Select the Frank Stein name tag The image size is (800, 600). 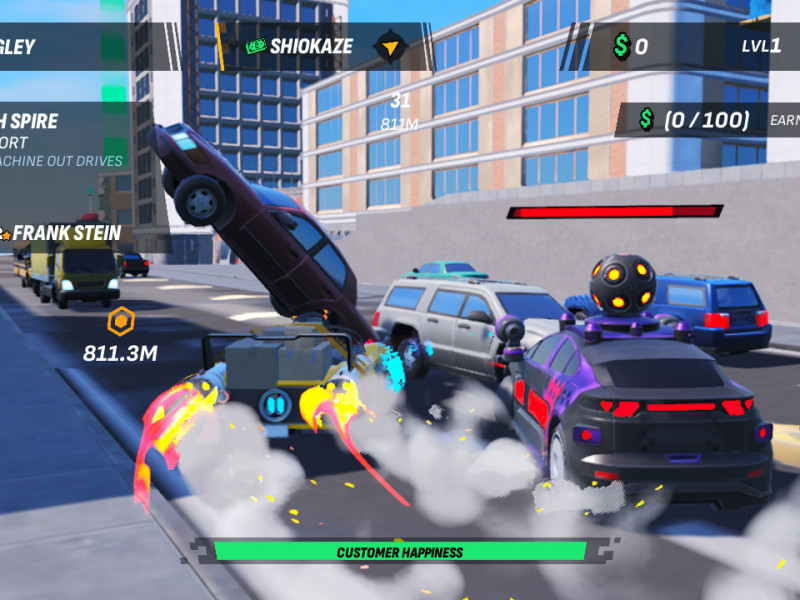[66, 233]
